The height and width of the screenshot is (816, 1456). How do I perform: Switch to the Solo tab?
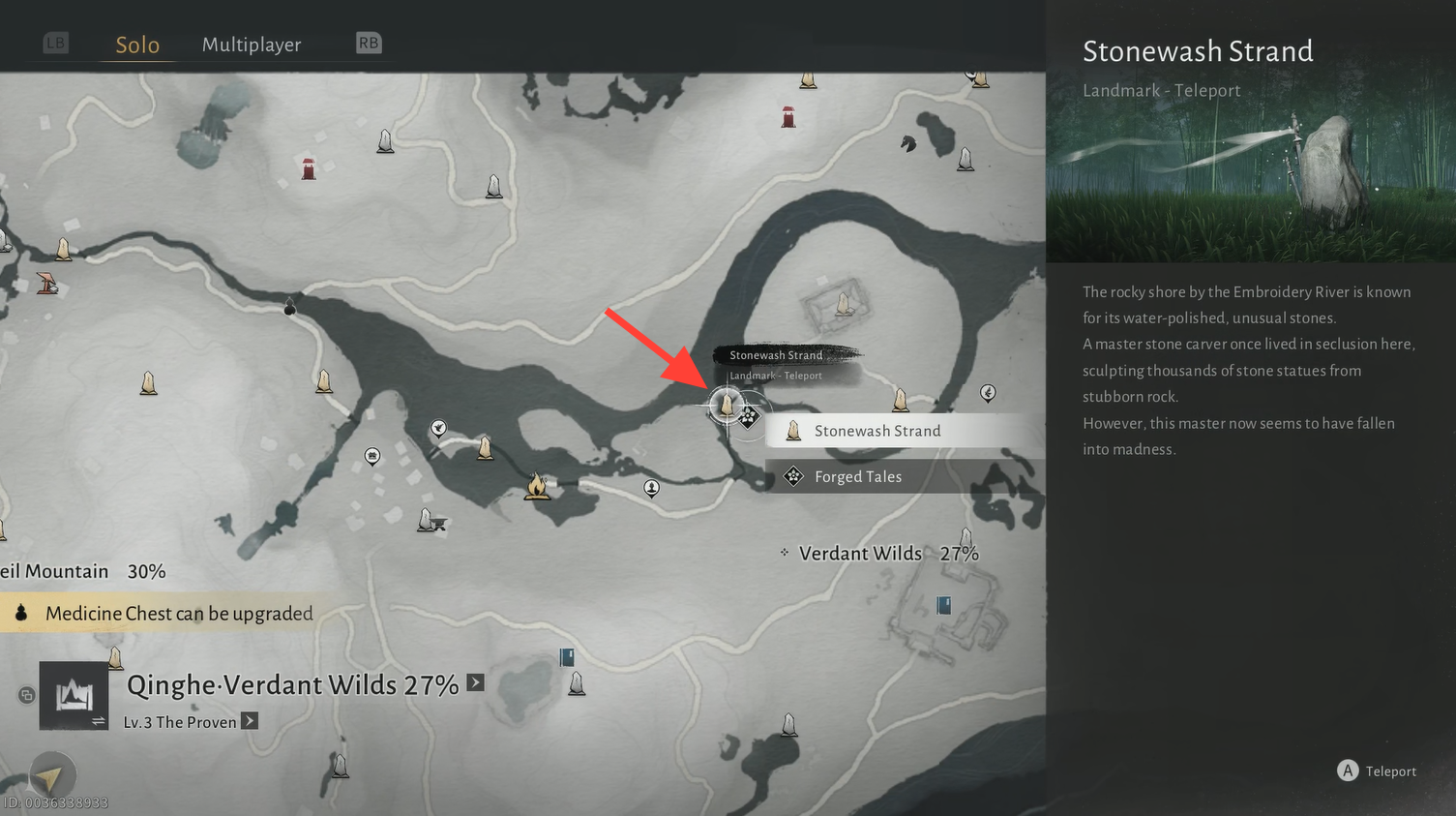tap(137, 45)
